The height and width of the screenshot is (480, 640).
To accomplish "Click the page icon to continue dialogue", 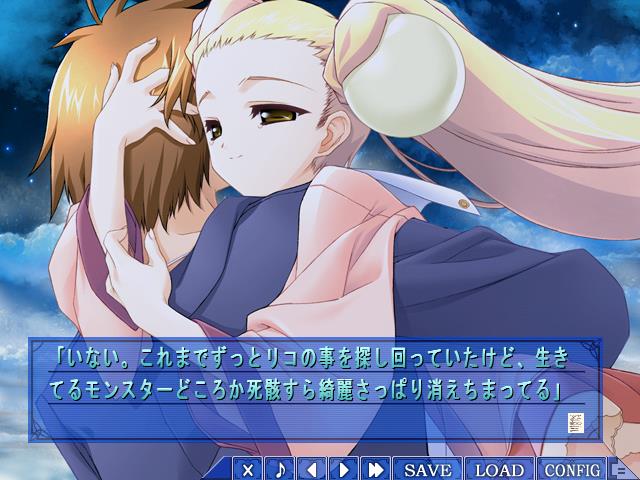I will click(575, 422).
